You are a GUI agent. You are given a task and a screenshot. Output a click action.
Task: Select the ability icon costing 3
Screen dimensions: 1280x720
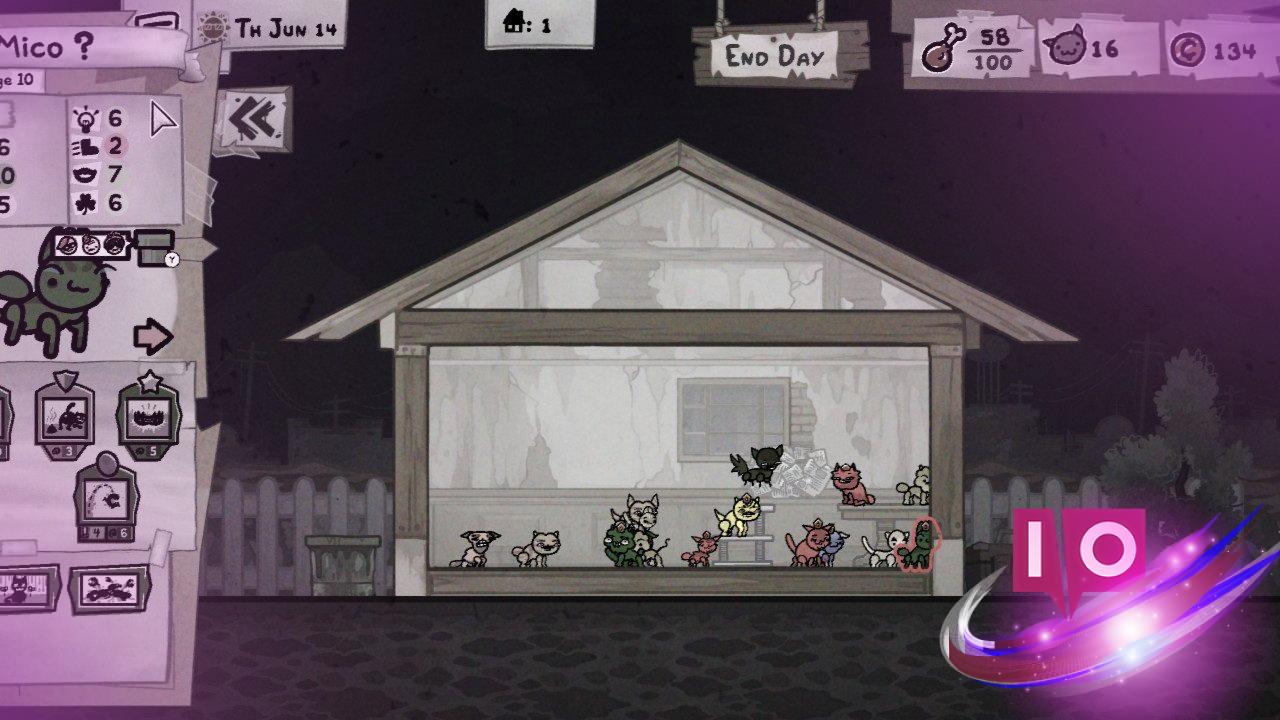pyautogui.click(x=65, y=416)
